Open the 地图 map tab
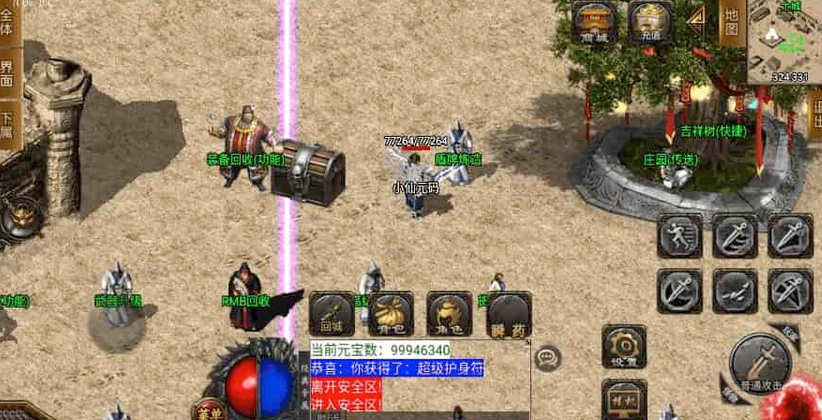Screen dimensions: 822x420 coord(733,22)
